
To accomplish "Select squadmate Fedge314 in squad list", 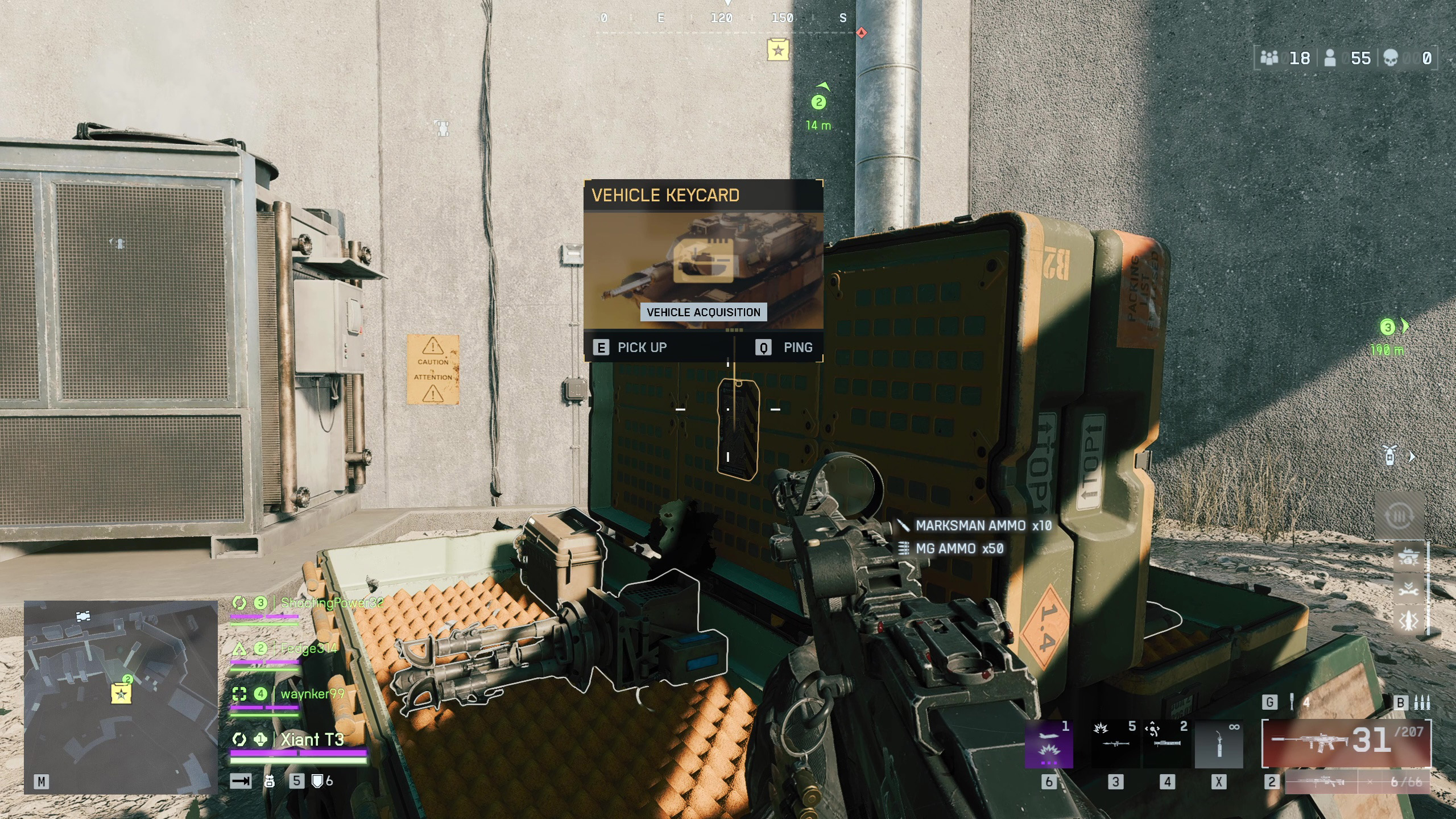I will pos(308,648).
